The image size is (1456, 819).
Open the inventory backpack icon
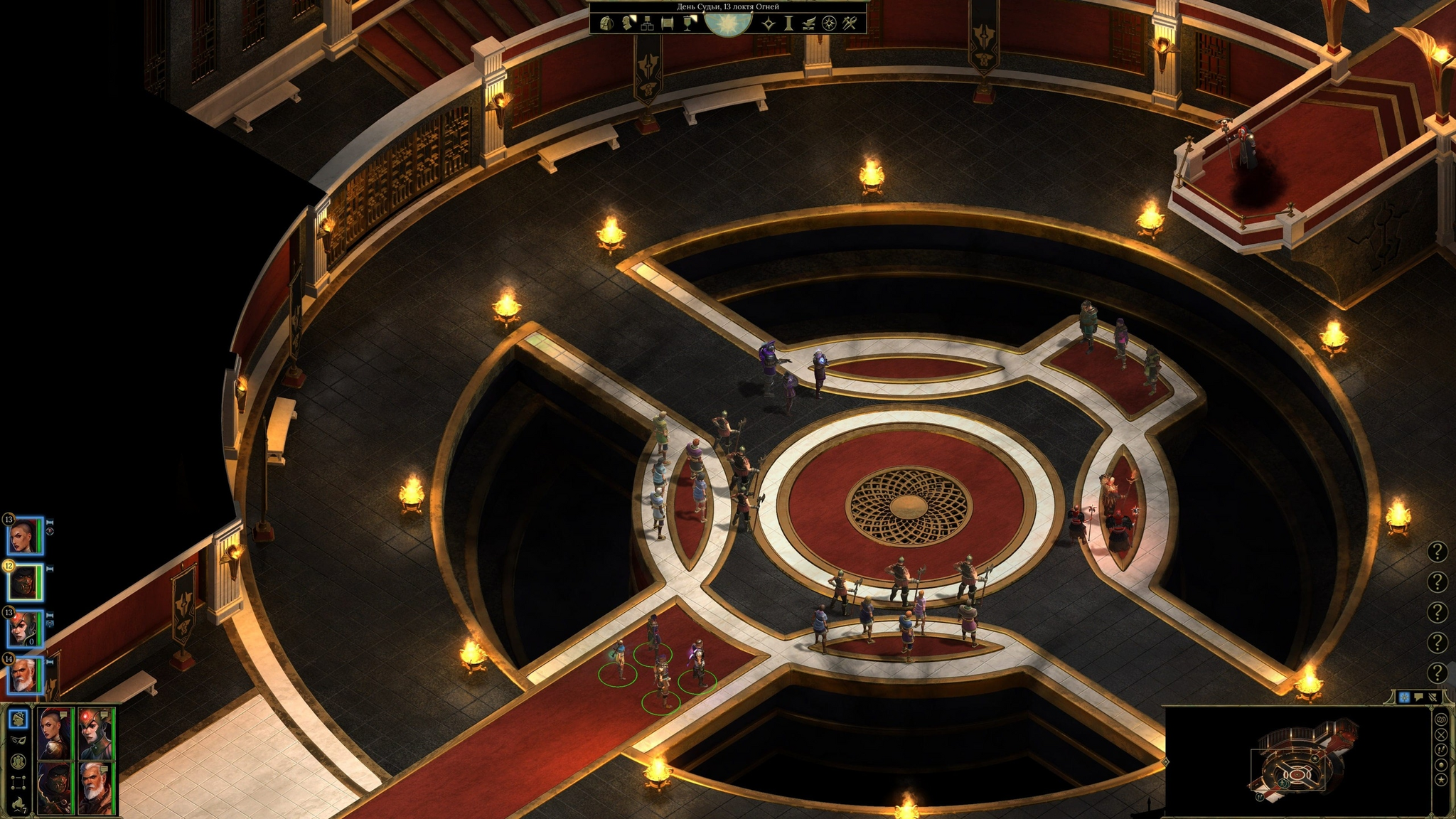pos(606,23)
